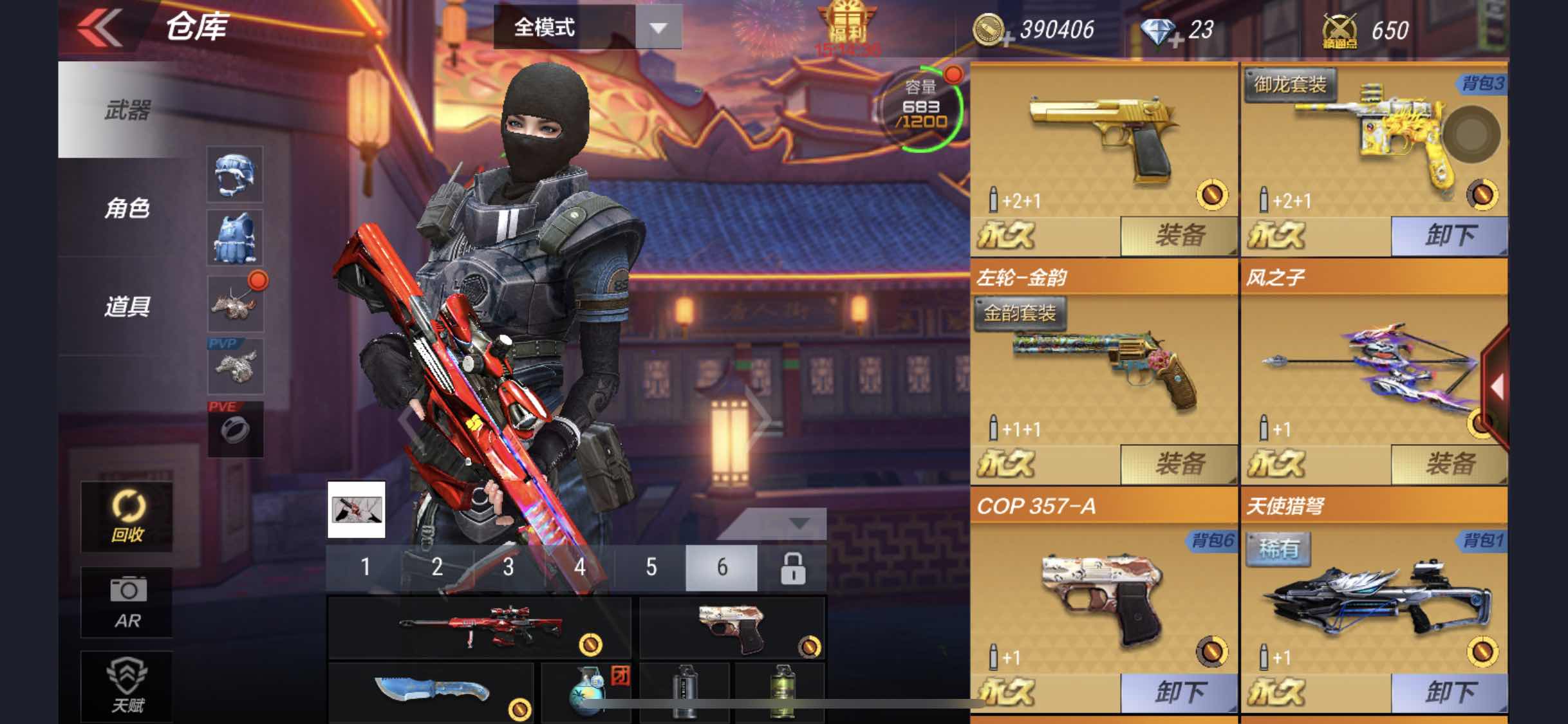Select the helmet equipment slot
This screenshot has height=724, width=1568.
click(235, 175)
